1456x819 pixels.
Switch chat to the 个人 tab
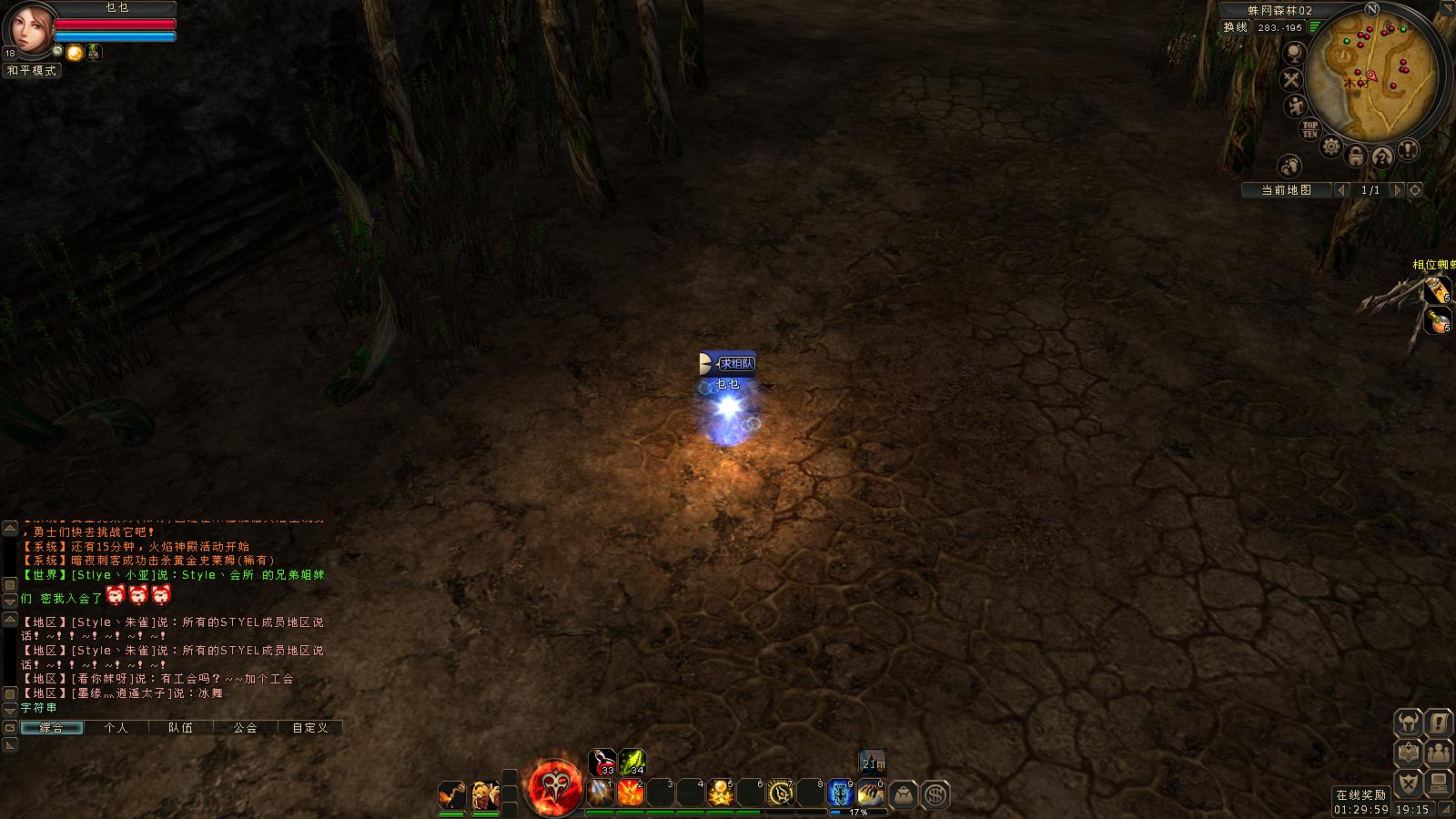pyautogui.click(x=116, y=728)
